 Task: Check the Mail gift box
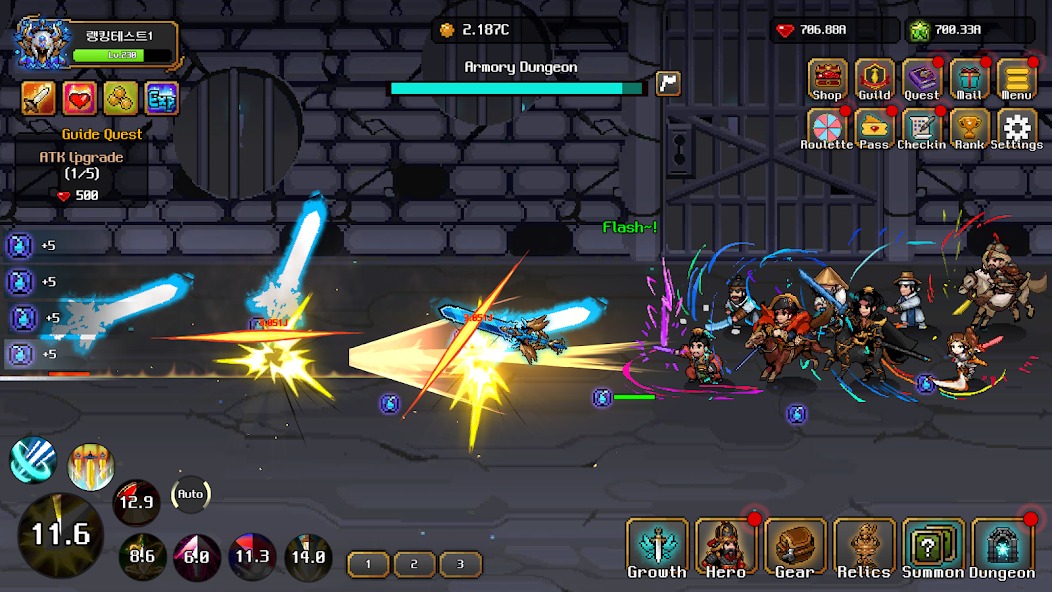click(969, 80)
